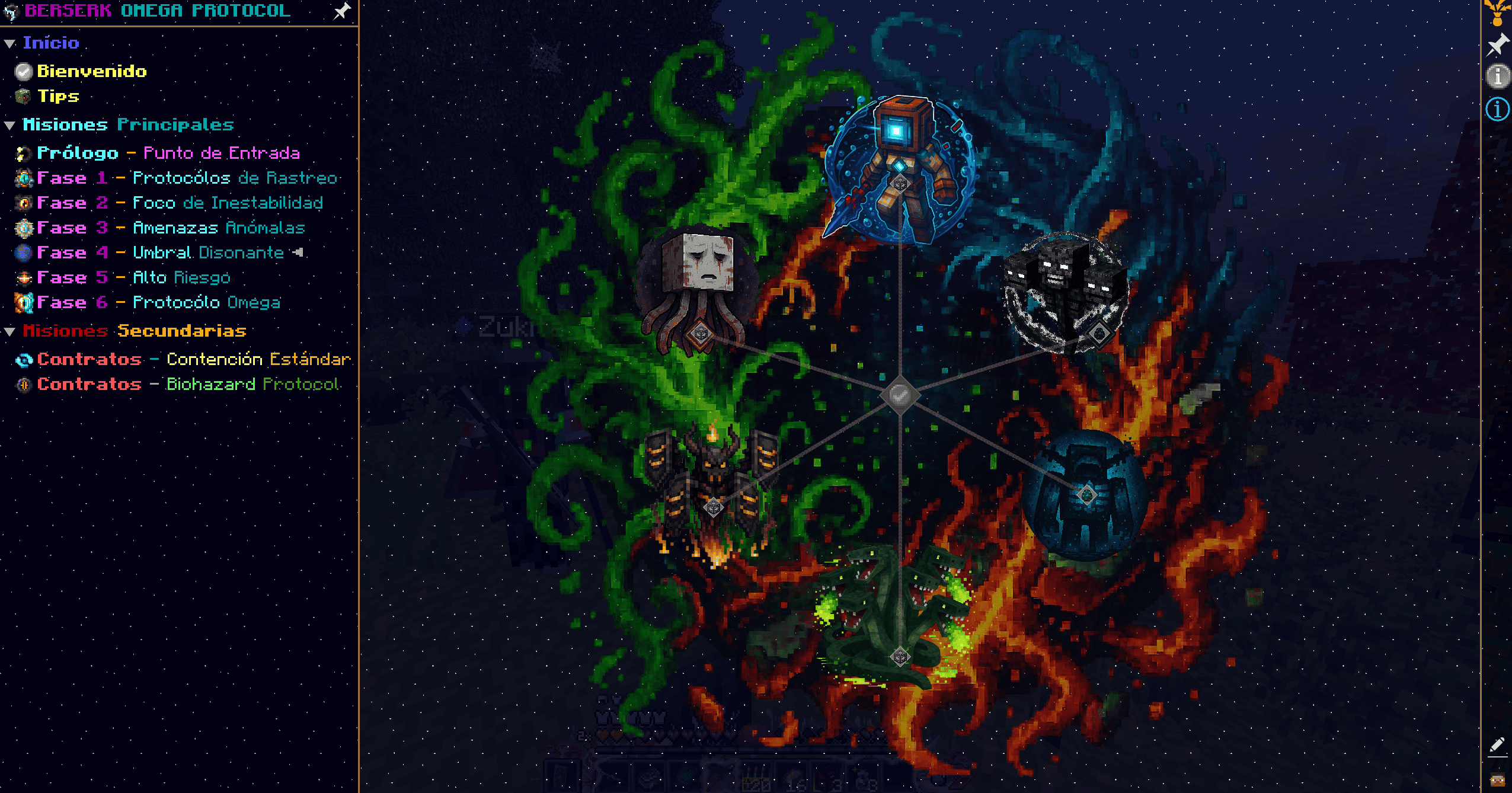The image size is (1512, 793).
Task: Open the Fase 5 Alto Riesgo chapter
Action: click(x=23, y=277)
